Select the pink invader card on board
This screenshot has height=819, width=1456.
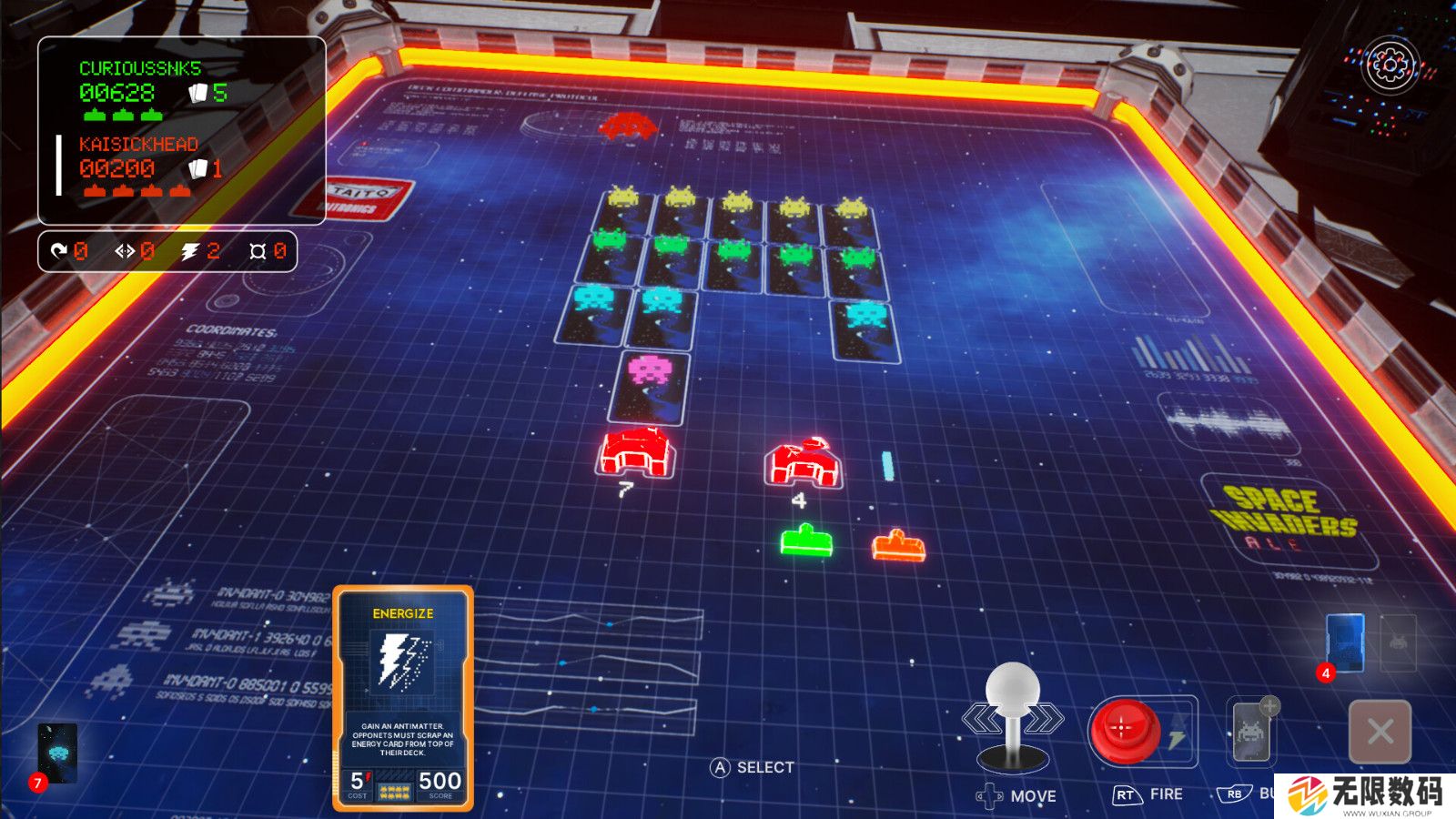click(650, 387)
